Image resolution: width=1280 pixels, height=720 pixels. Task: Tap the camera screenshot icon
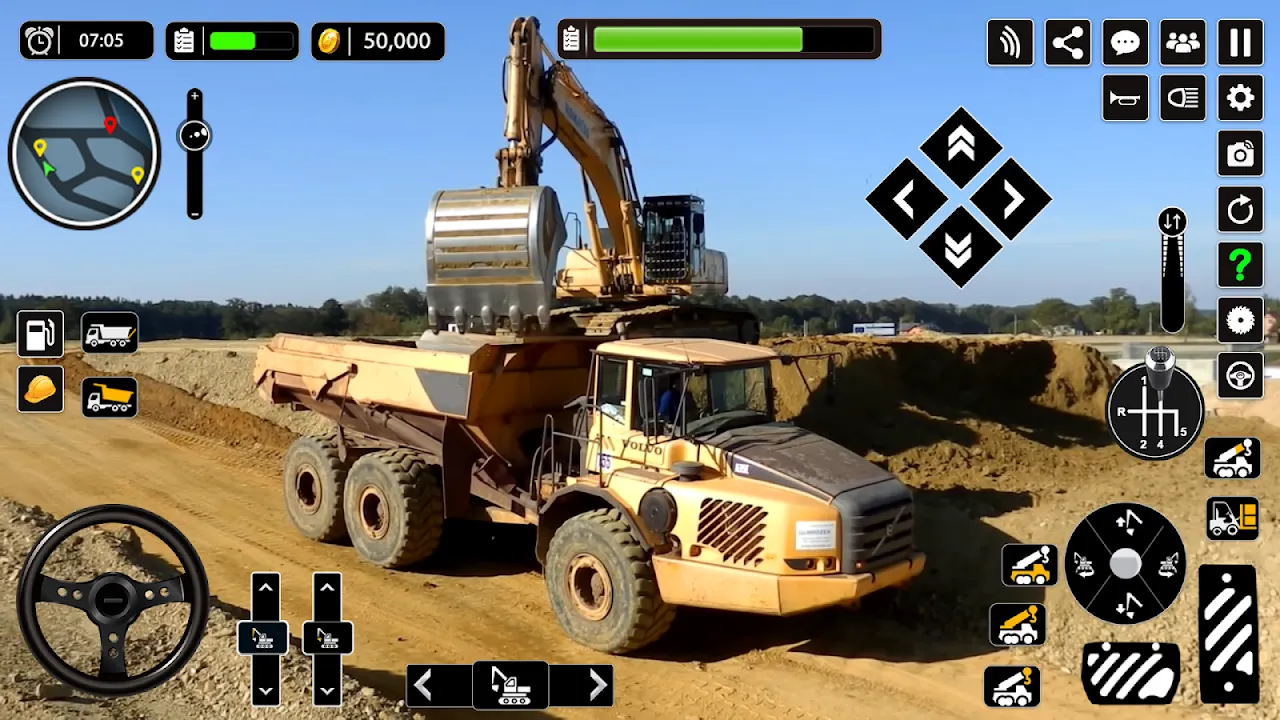click(x=1239, y=155)
